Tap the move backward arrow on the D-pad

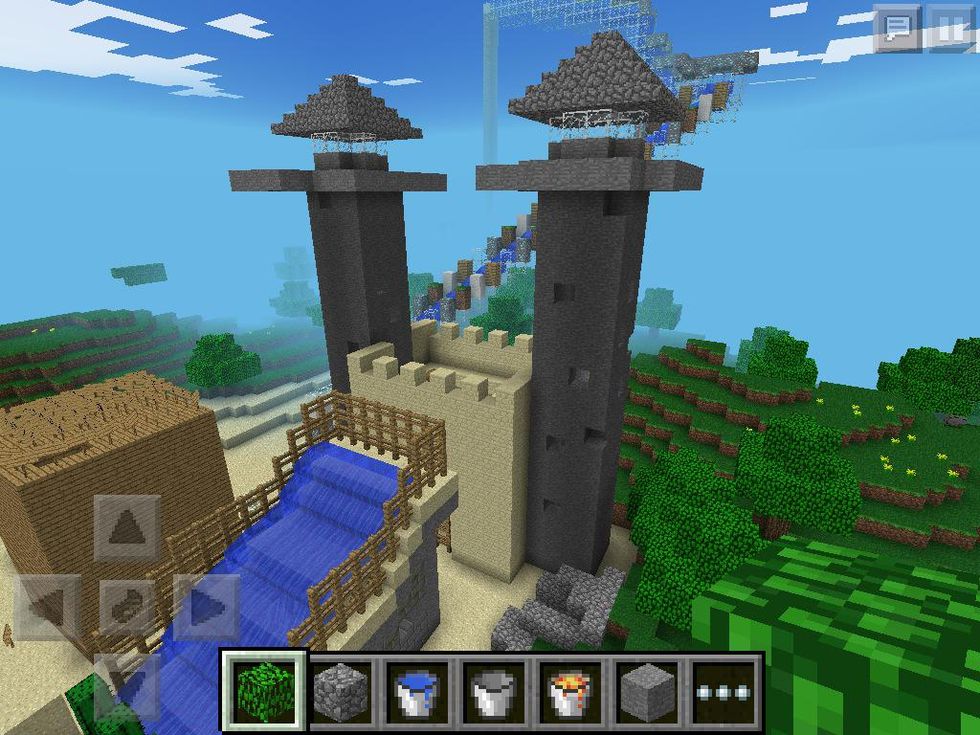coord(127,685)
